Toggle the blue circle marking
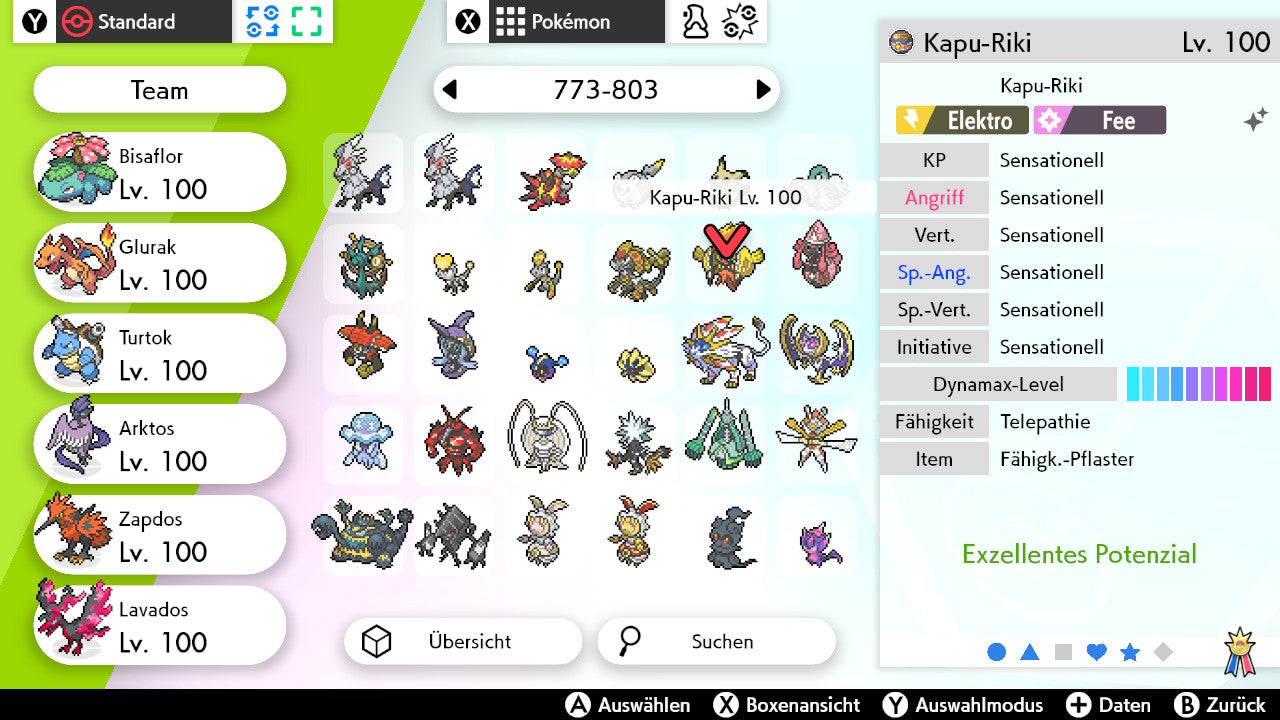The image size is (1280, 720). click(x=997, y=652)
